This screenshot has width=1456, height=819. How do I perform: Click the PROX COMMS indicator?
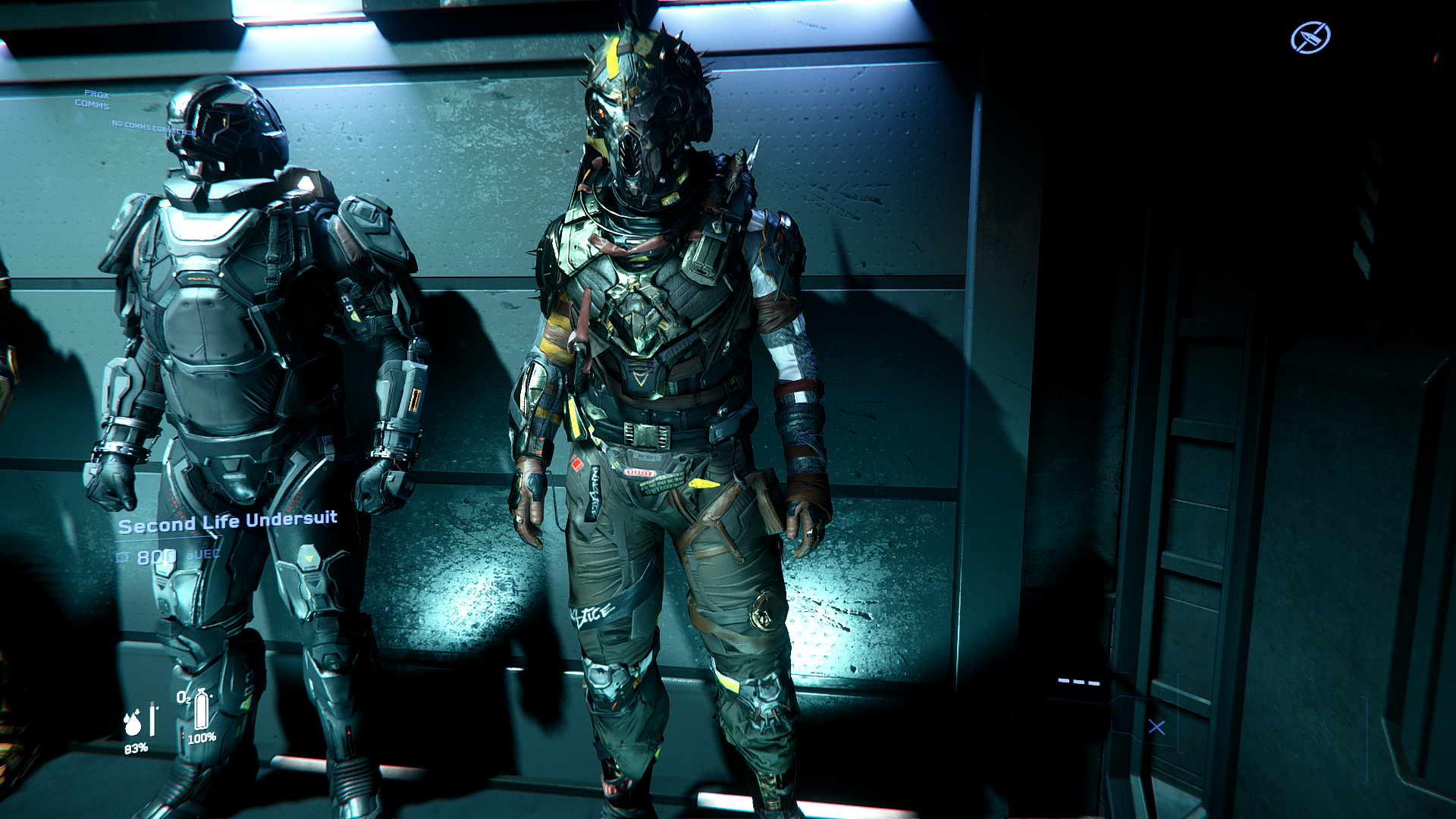(93, 100)
